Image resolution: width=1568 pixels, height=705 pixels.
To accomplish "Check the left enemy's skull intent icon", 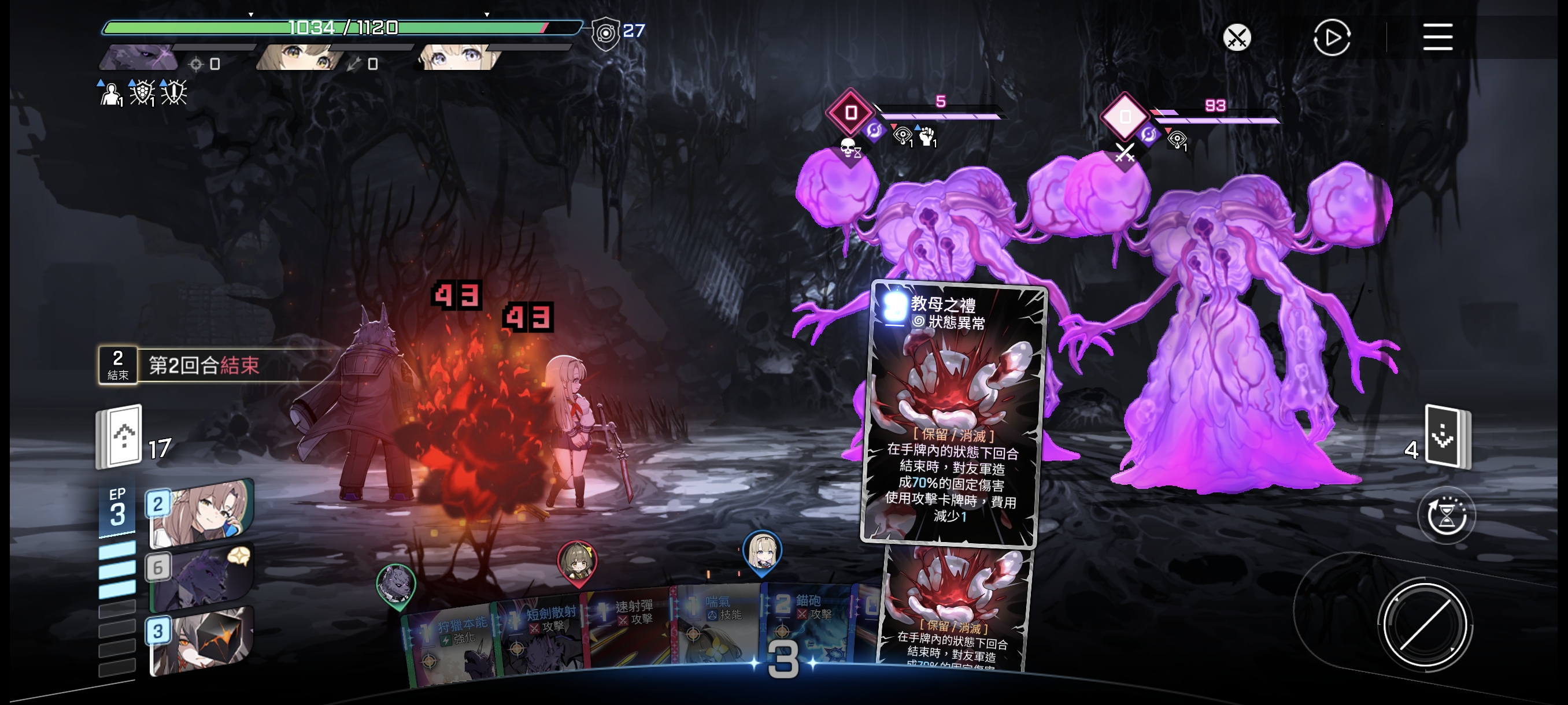I will 849,149.
